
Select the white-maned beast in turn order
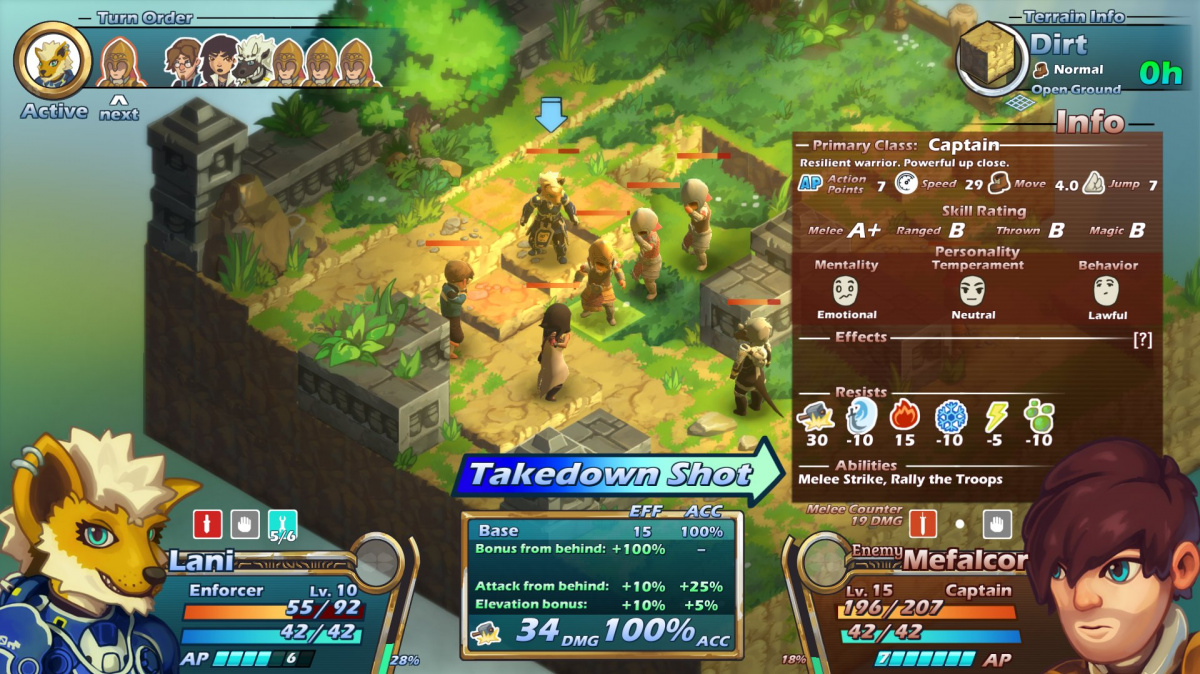pyautogui.click(x=253, y=64)
